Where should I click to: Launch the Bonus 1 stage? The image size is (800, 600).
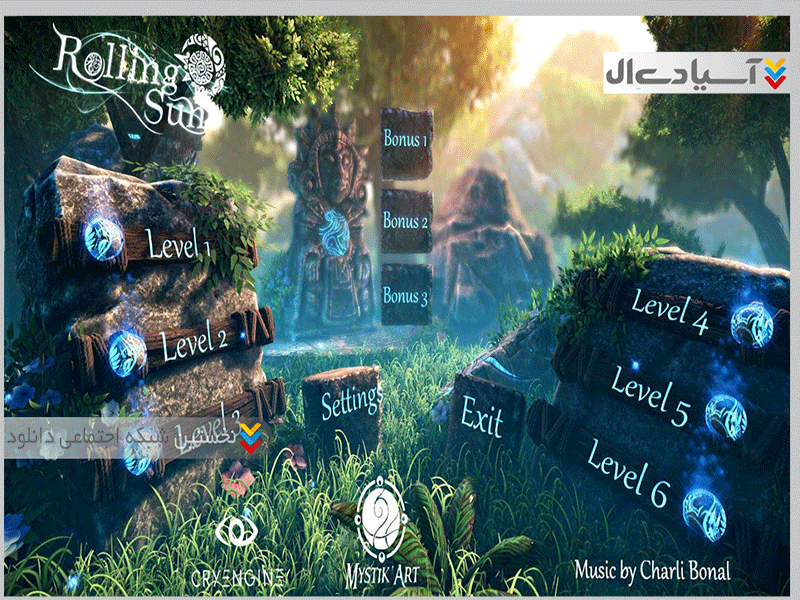[x=406, y=141]
